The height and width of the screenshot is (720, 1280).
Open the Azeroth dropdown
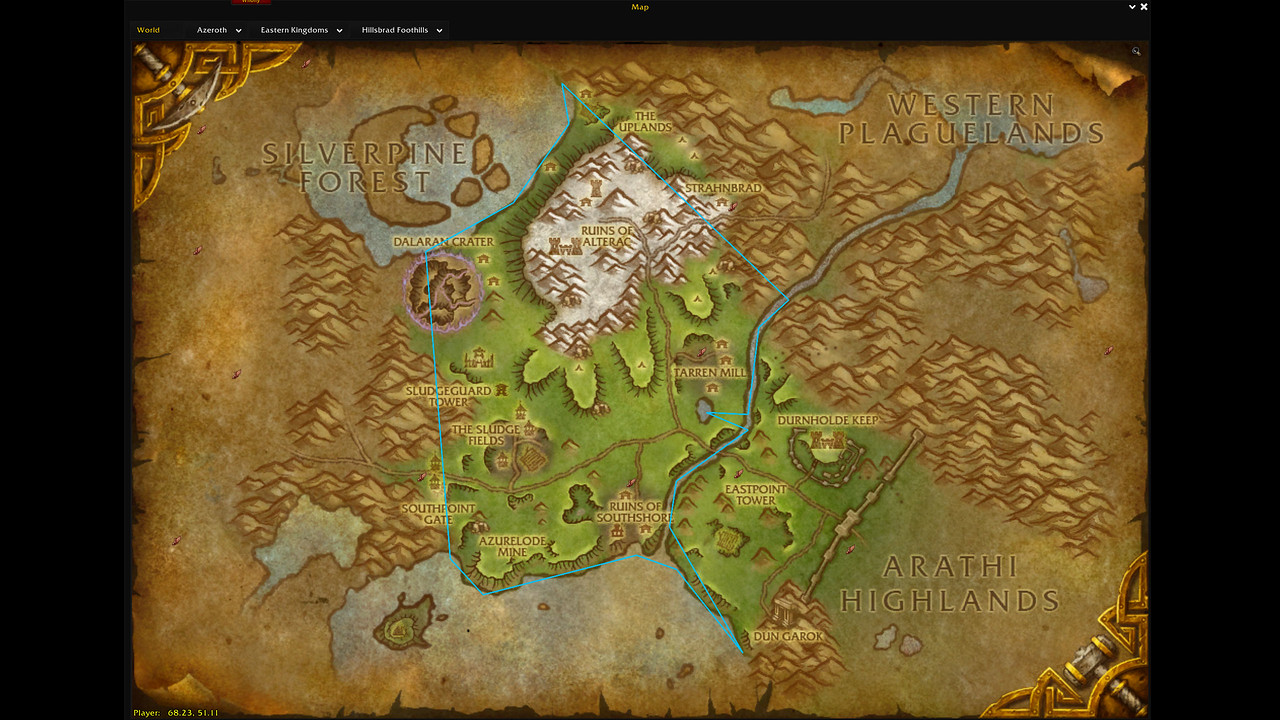[218, 29]
